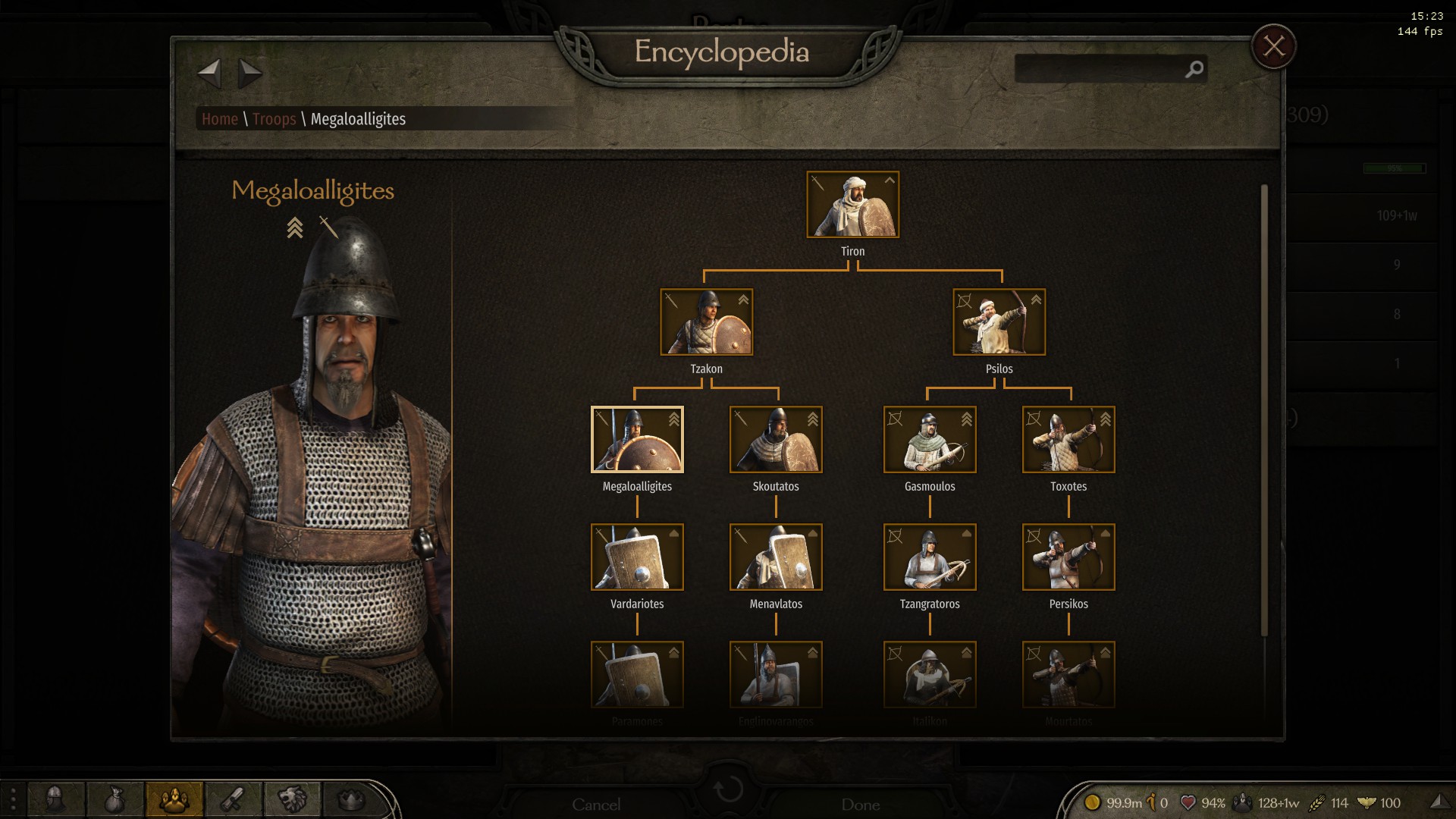Click the troop tree scrollbar
Screen dimensions: 1456x819
pos(1263,409)
